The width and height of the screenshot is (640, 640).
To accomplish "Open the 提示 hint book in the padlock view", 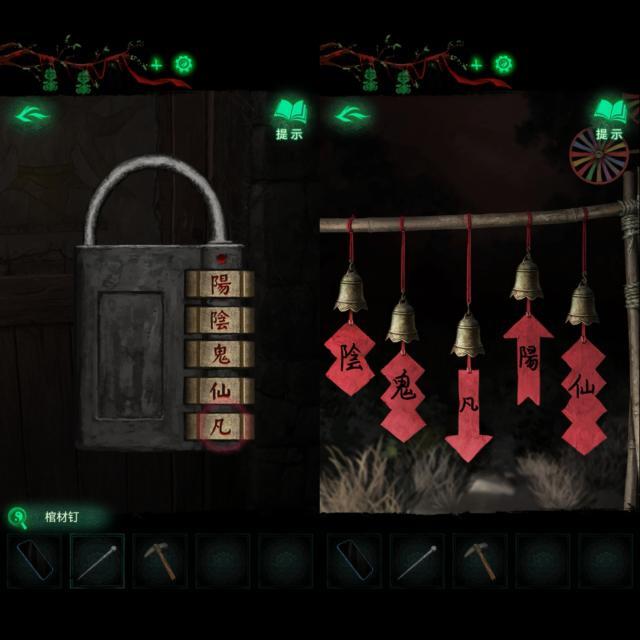I will (x=289, y=117).
